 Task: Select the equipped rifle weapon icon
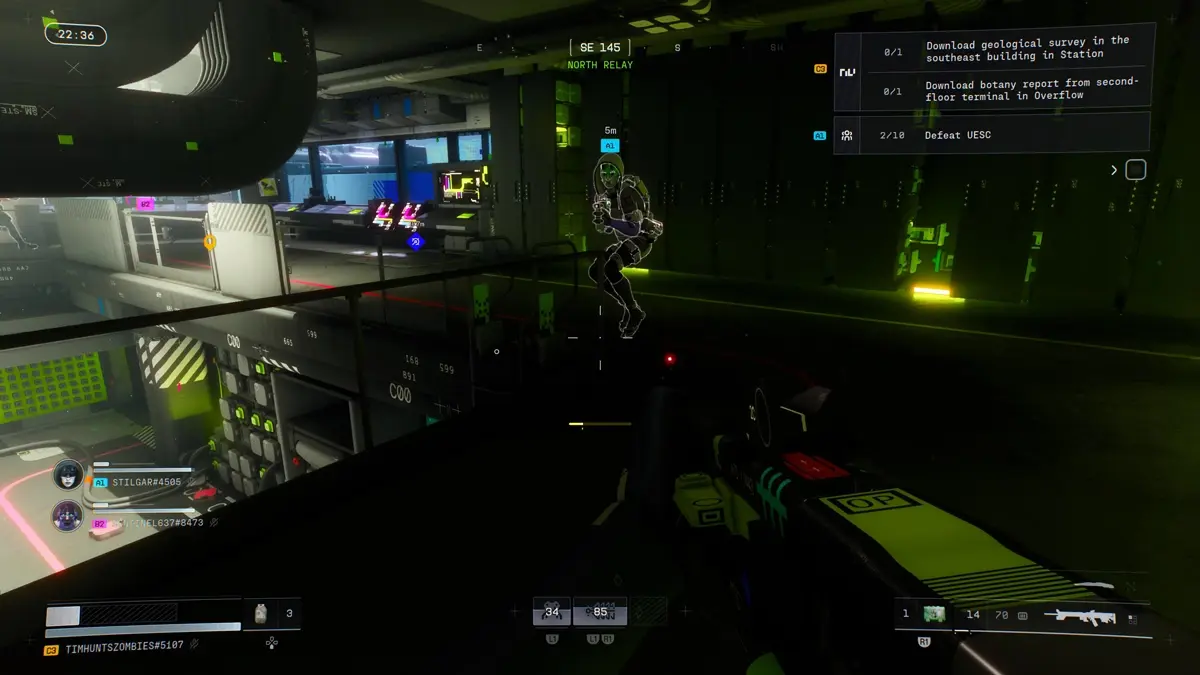coord(1079,615)
